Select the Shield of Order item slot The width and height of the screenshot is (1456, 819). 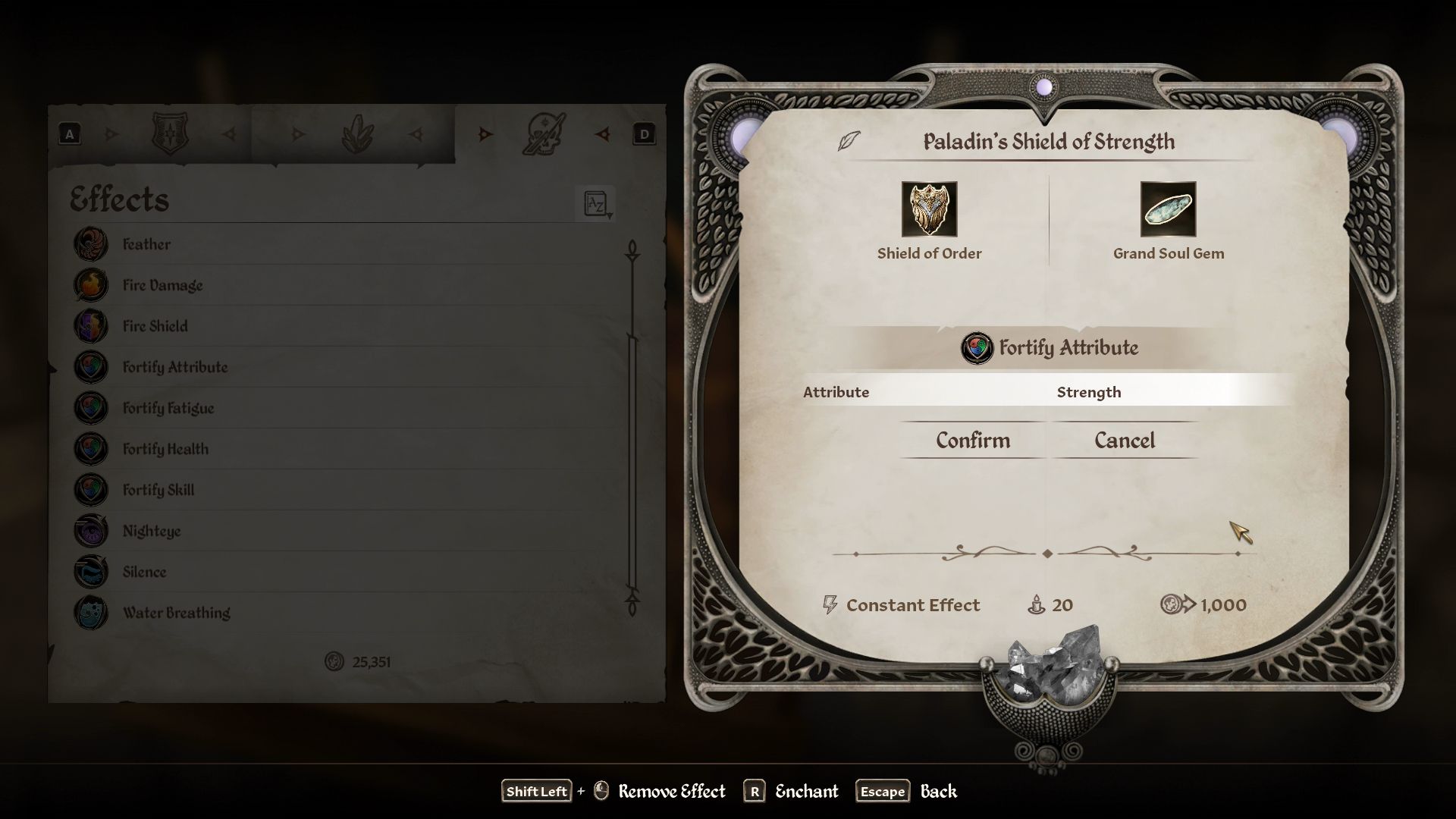pyautogui.click(x=929, y=209)
